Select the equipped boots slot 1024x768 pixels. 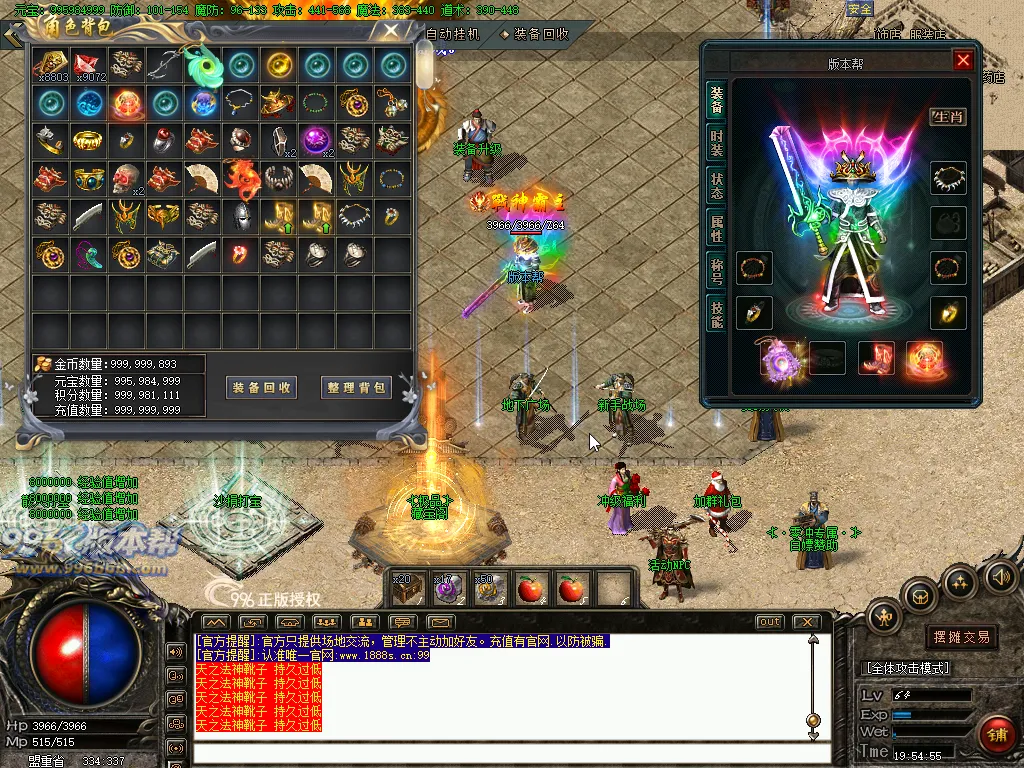point(876,358)
